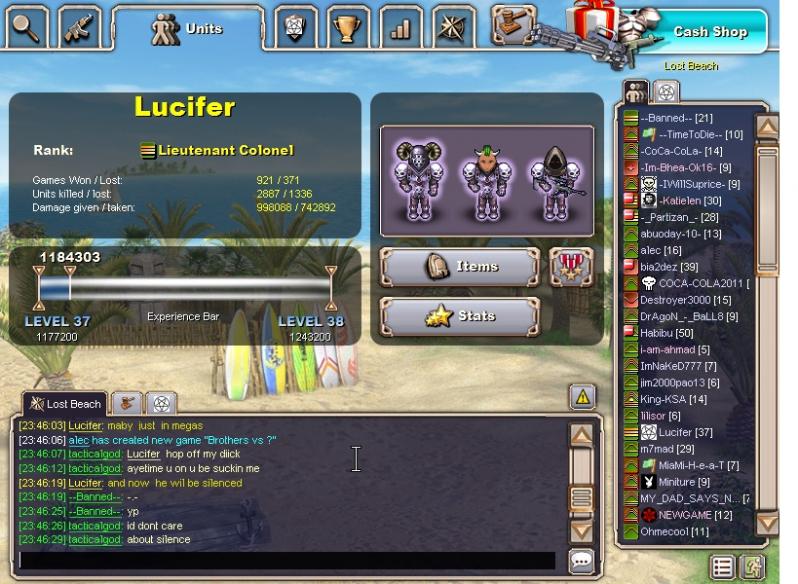This screenshot has height=584, width=798.
Task: Open the magnifying glass search tab
Action: 26,28
